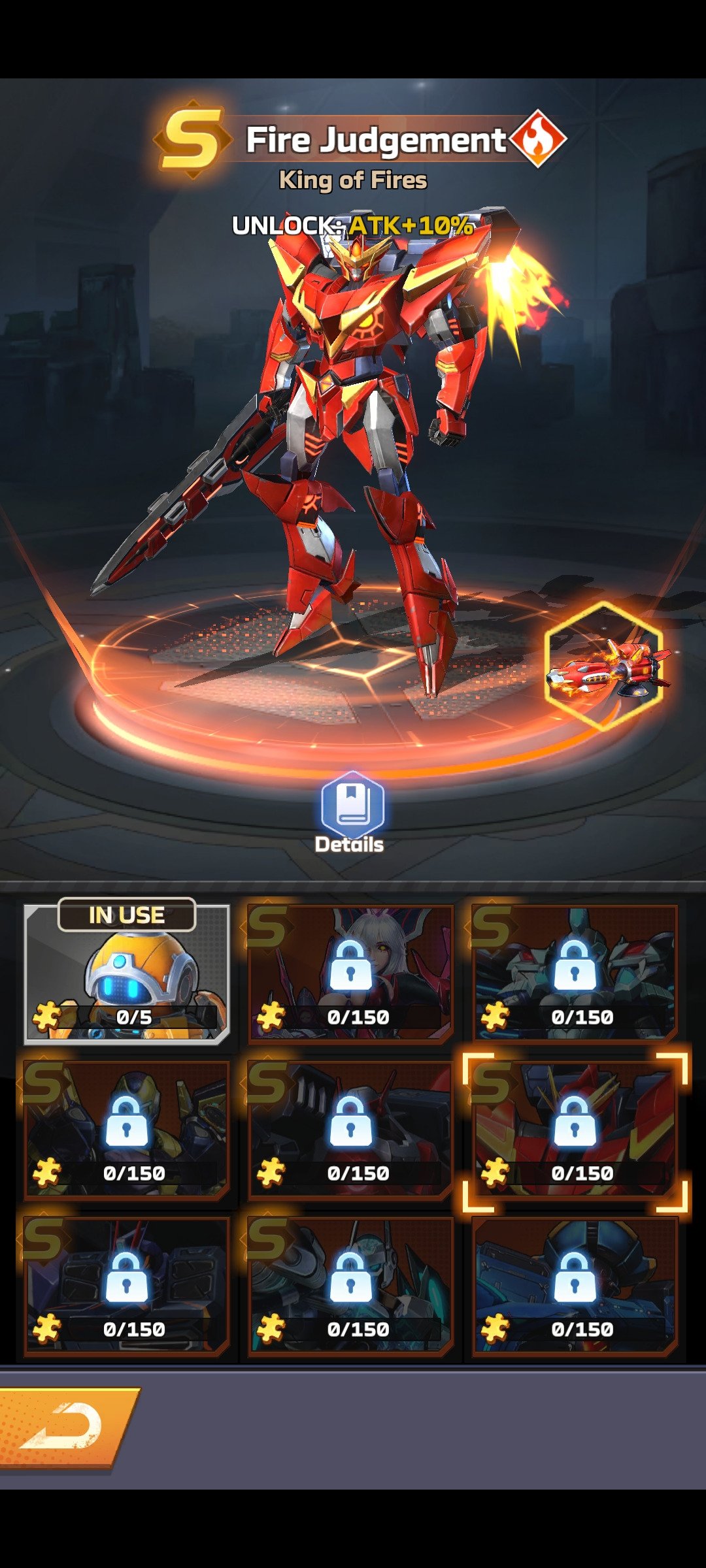Select the locked blue helmeted mech tile
The image size is (706, 1568).
coord(575,1286)
